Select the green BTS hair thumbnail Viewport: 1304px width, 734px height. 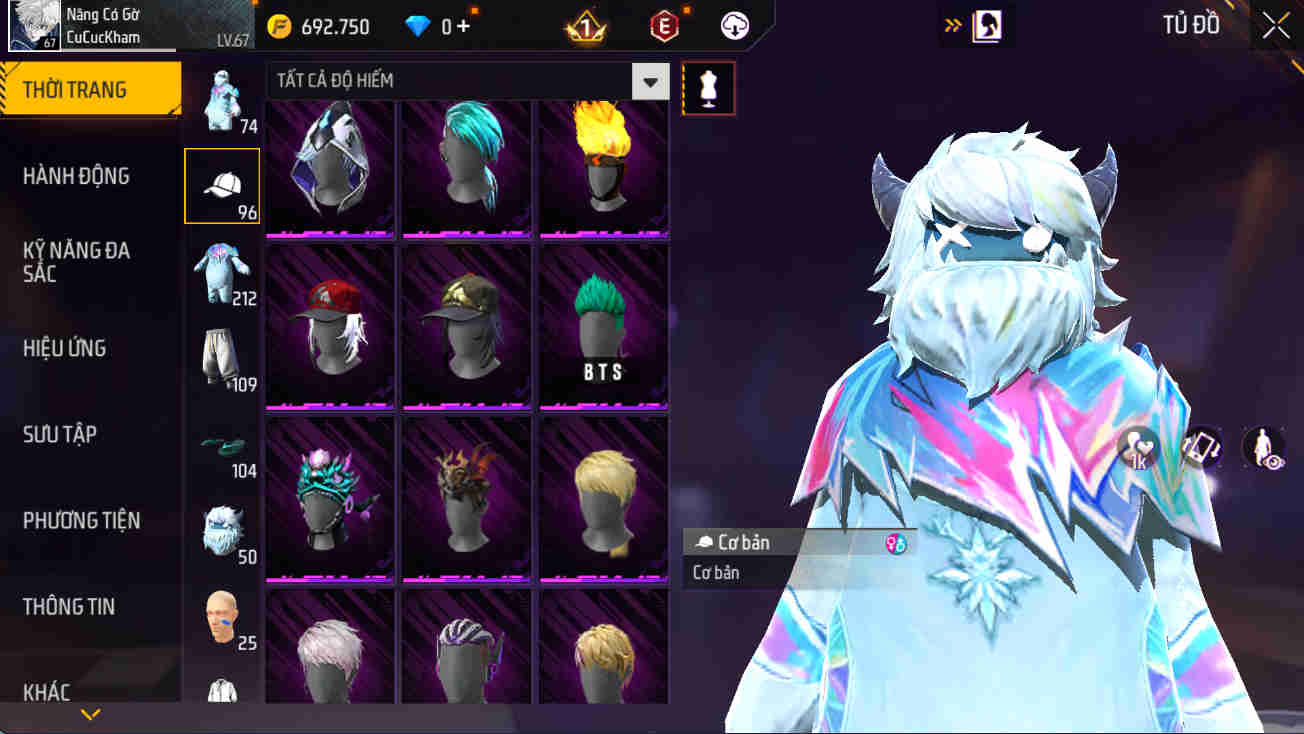point(602,327)
